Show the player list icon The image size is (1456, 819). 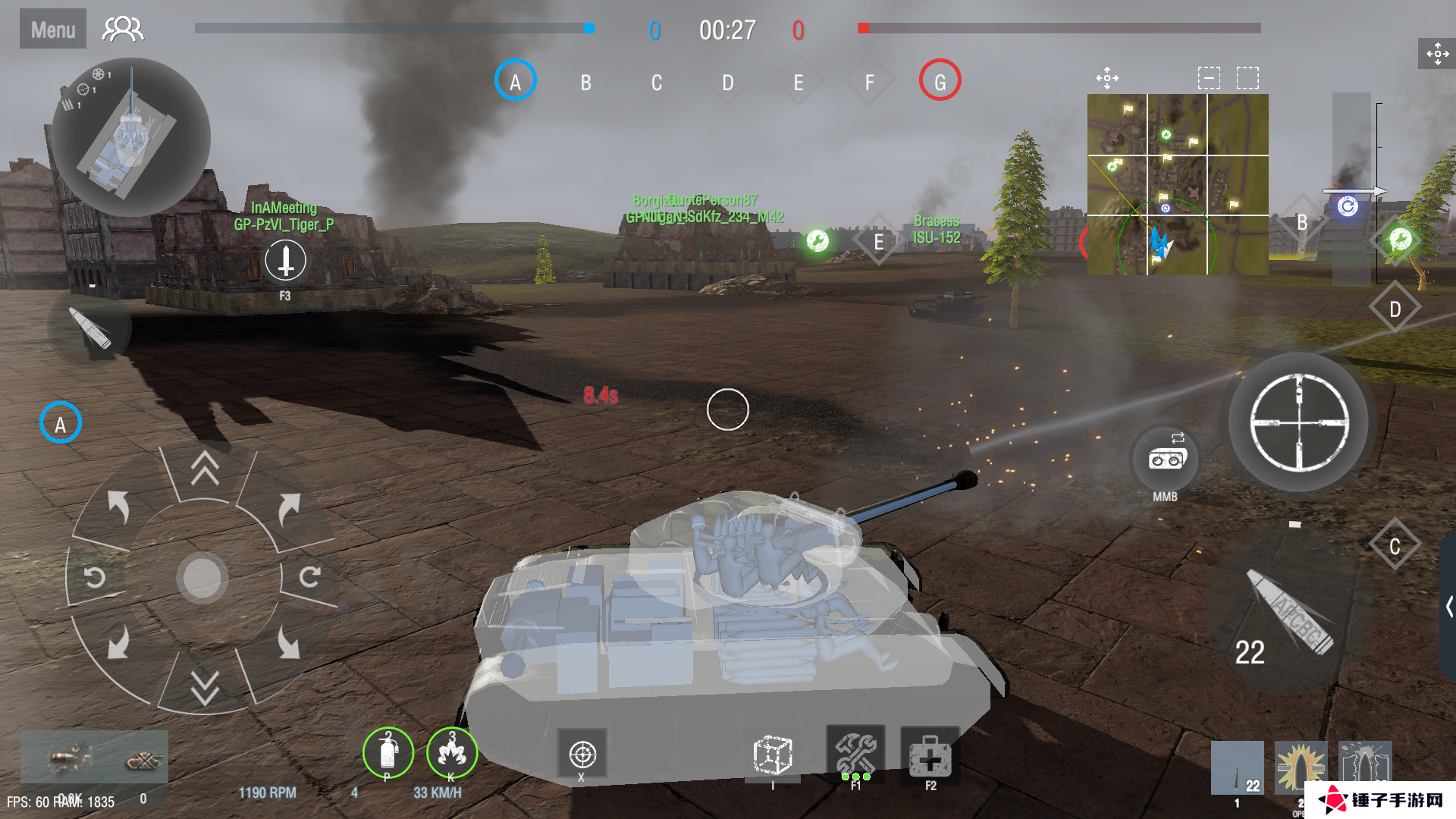click(x=123, y=30)
